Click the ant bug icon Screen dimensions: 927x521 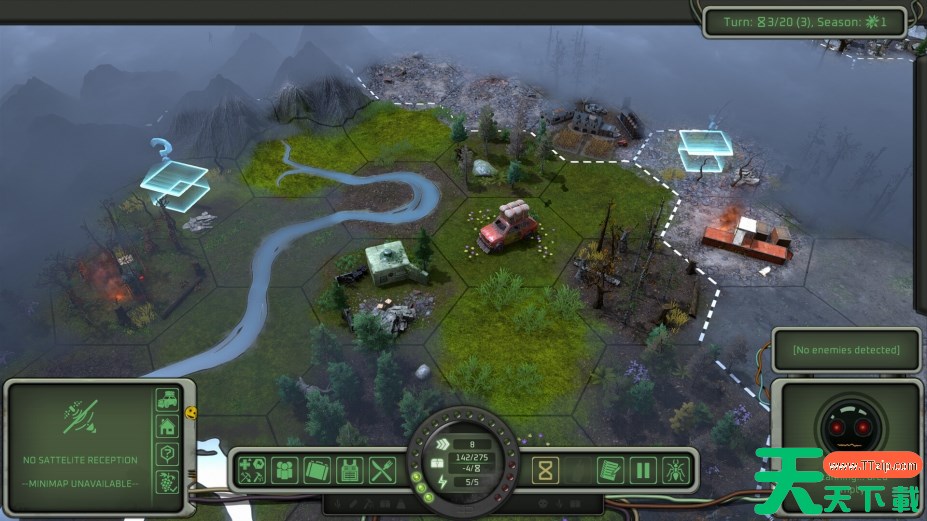coord(674,469)
